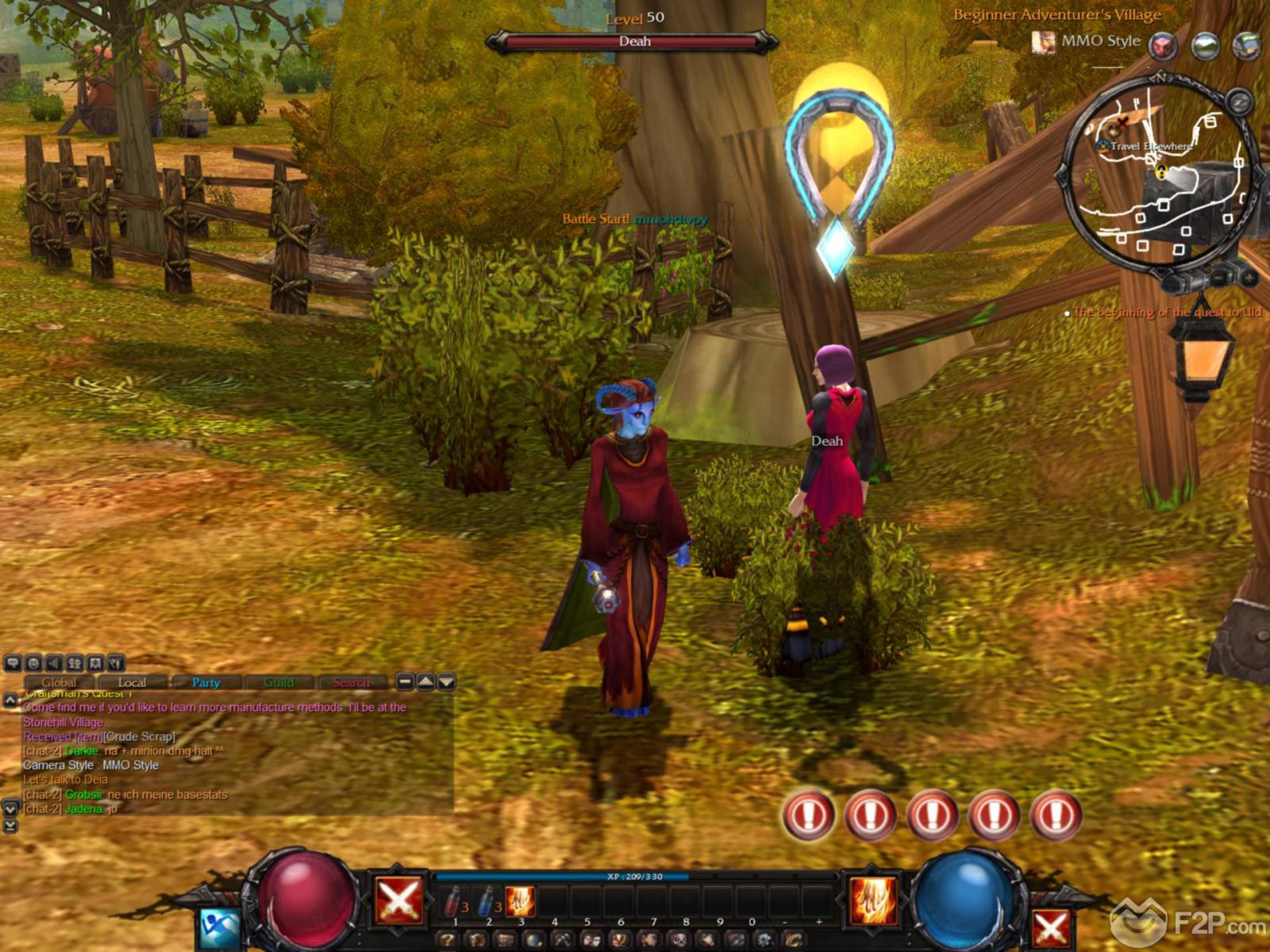Click the red dice icon near MMO Style

1163,45
